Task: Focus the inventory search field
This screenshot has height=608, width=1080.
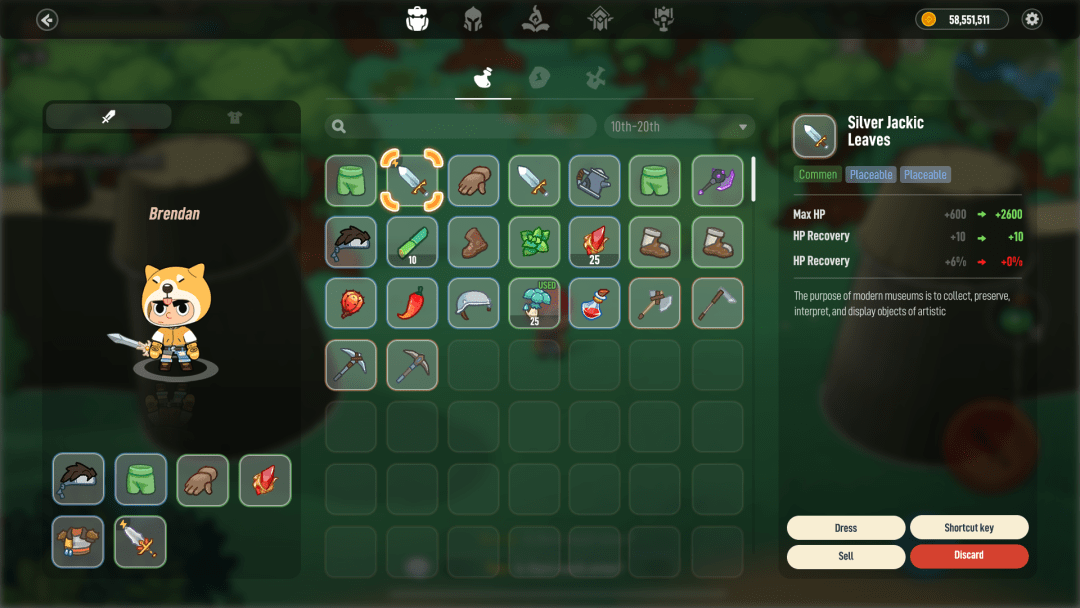Action: tap(462, 127)
